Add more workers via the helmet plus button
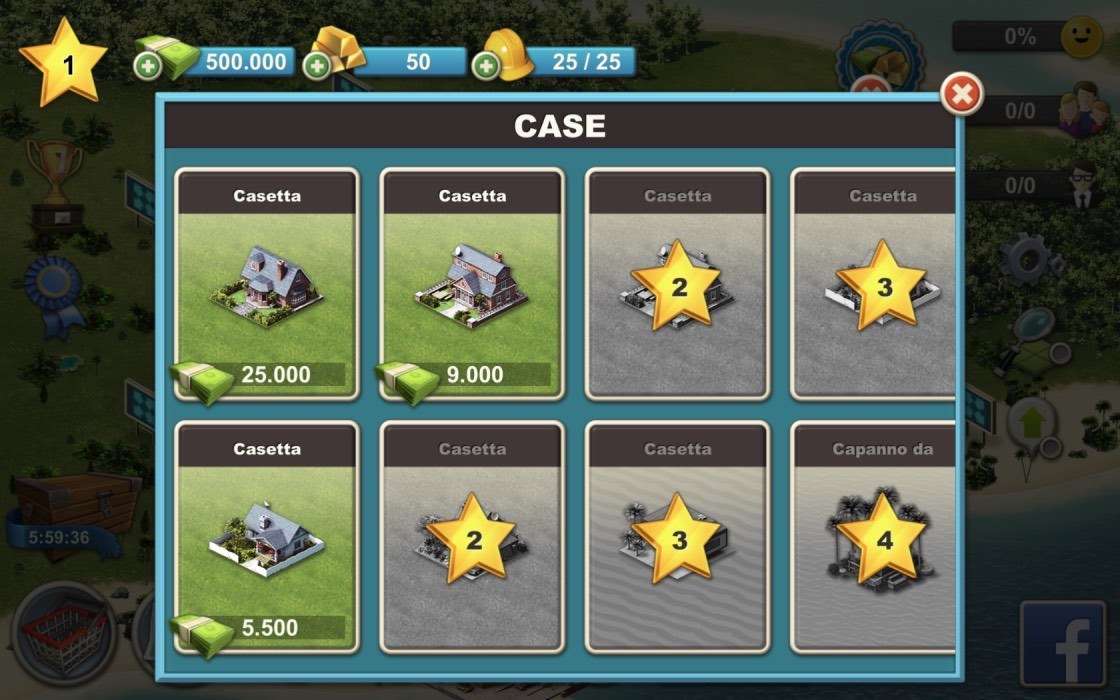 [x=486, y=67]
